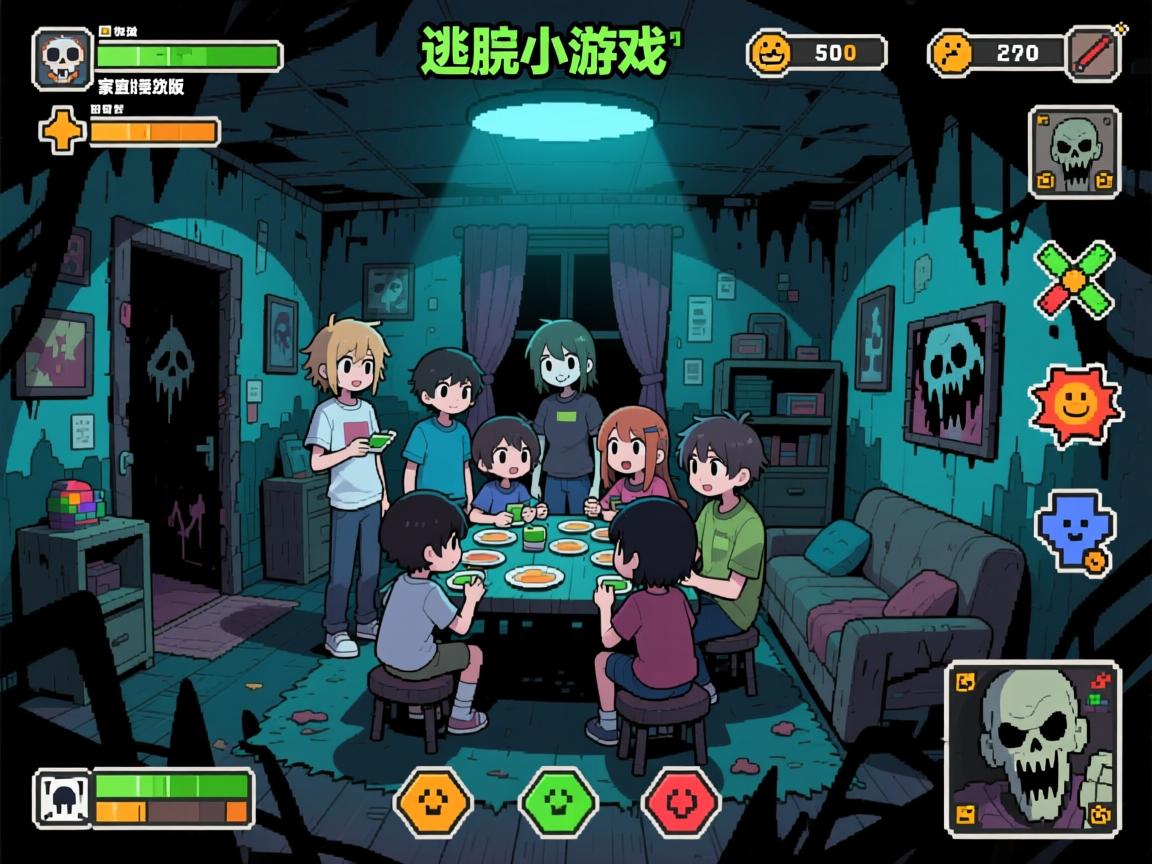
Task: Select the black skull icon beside bottom bars
Action: [63, 798]
